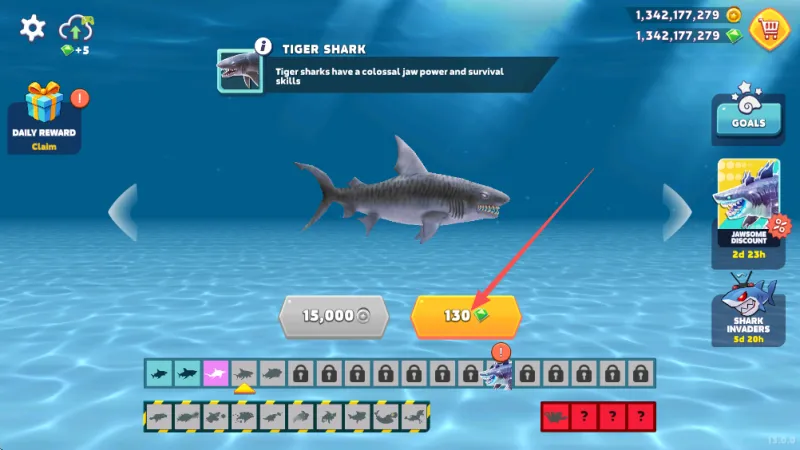Show Tiger Shark info details
This screenshot has height=450, width=800.
tap(263, 46)
